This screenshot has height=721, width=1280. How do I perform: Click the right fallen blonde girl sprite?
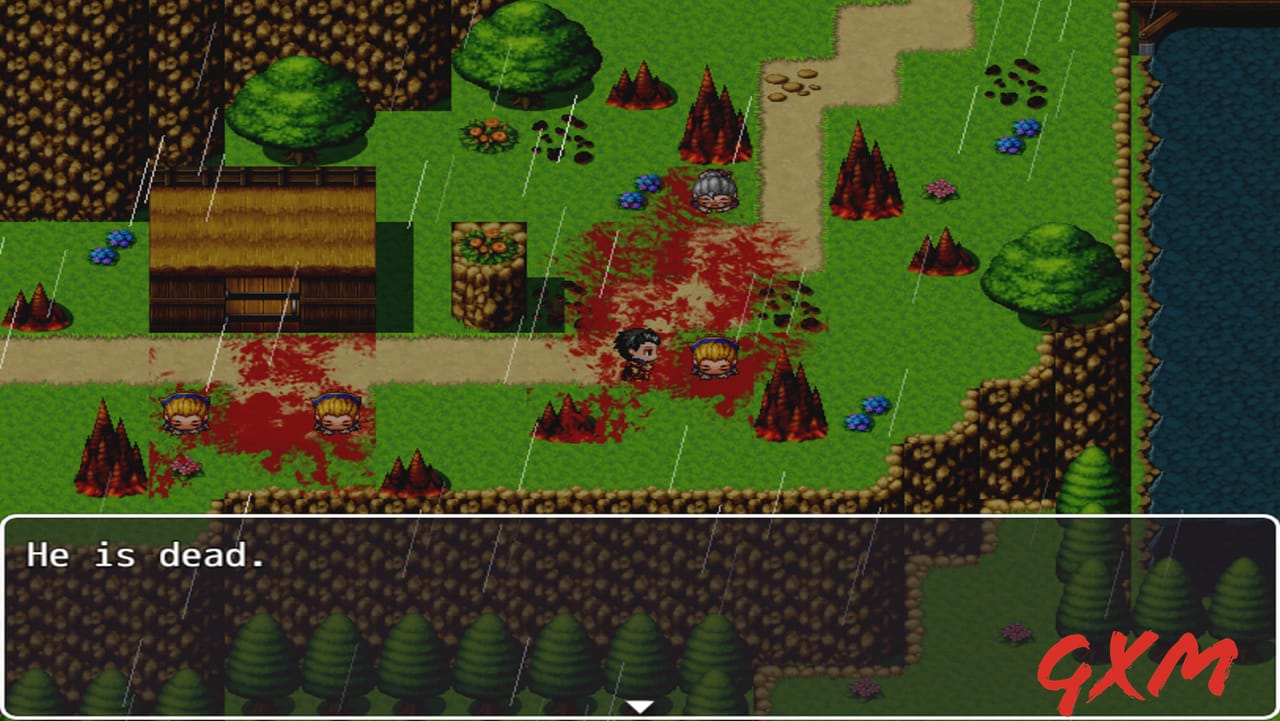click(337, 413)
